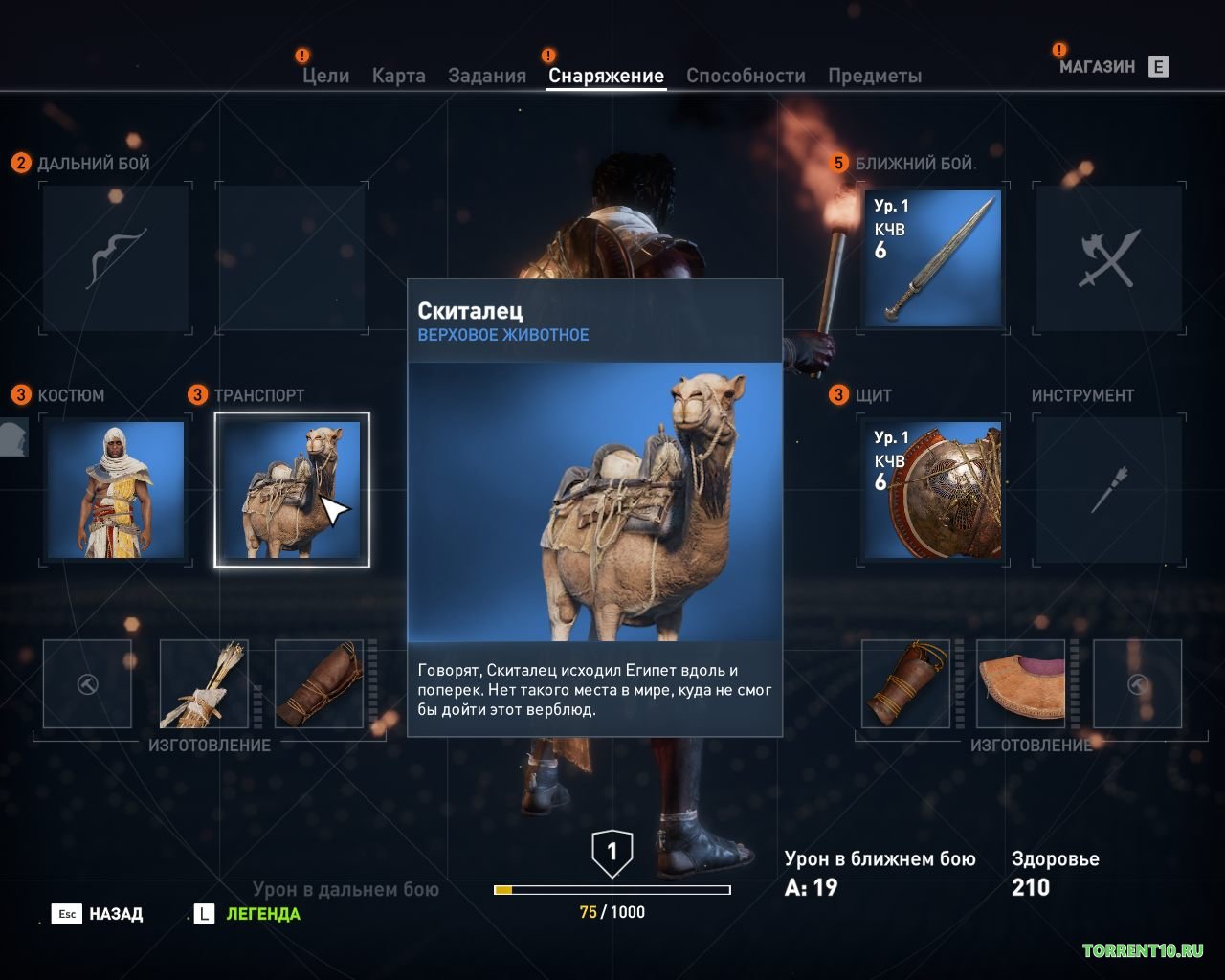1225x980 pixels.
Task: Show the Способности tab
Action: [746, 76]
